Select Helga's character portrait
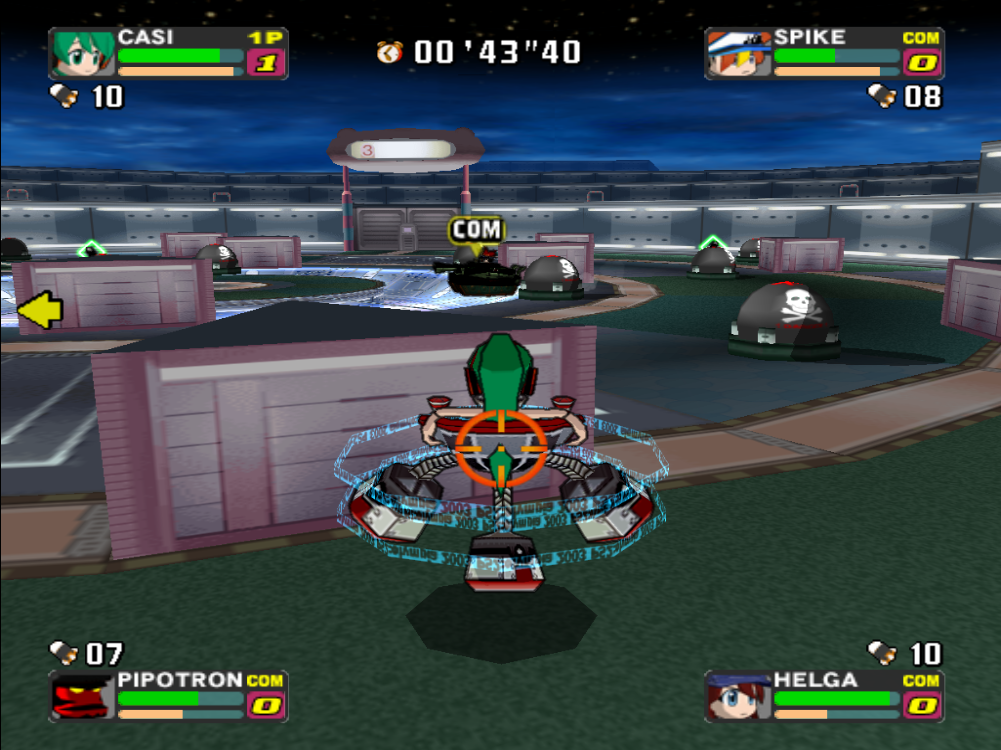The height and width of the screenshot is (750, 1001). click(x=738, y=696)
